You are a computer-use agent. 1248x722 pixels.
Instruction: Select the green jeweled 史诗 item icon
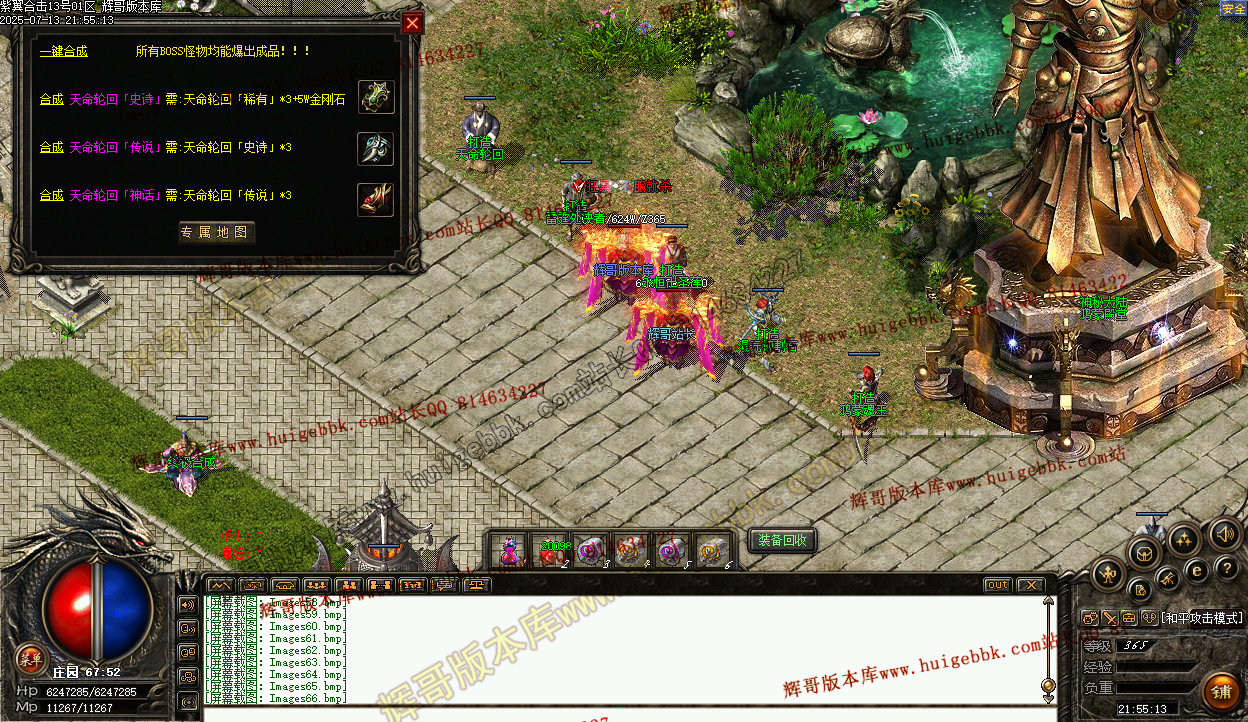(x=375, y=97)
